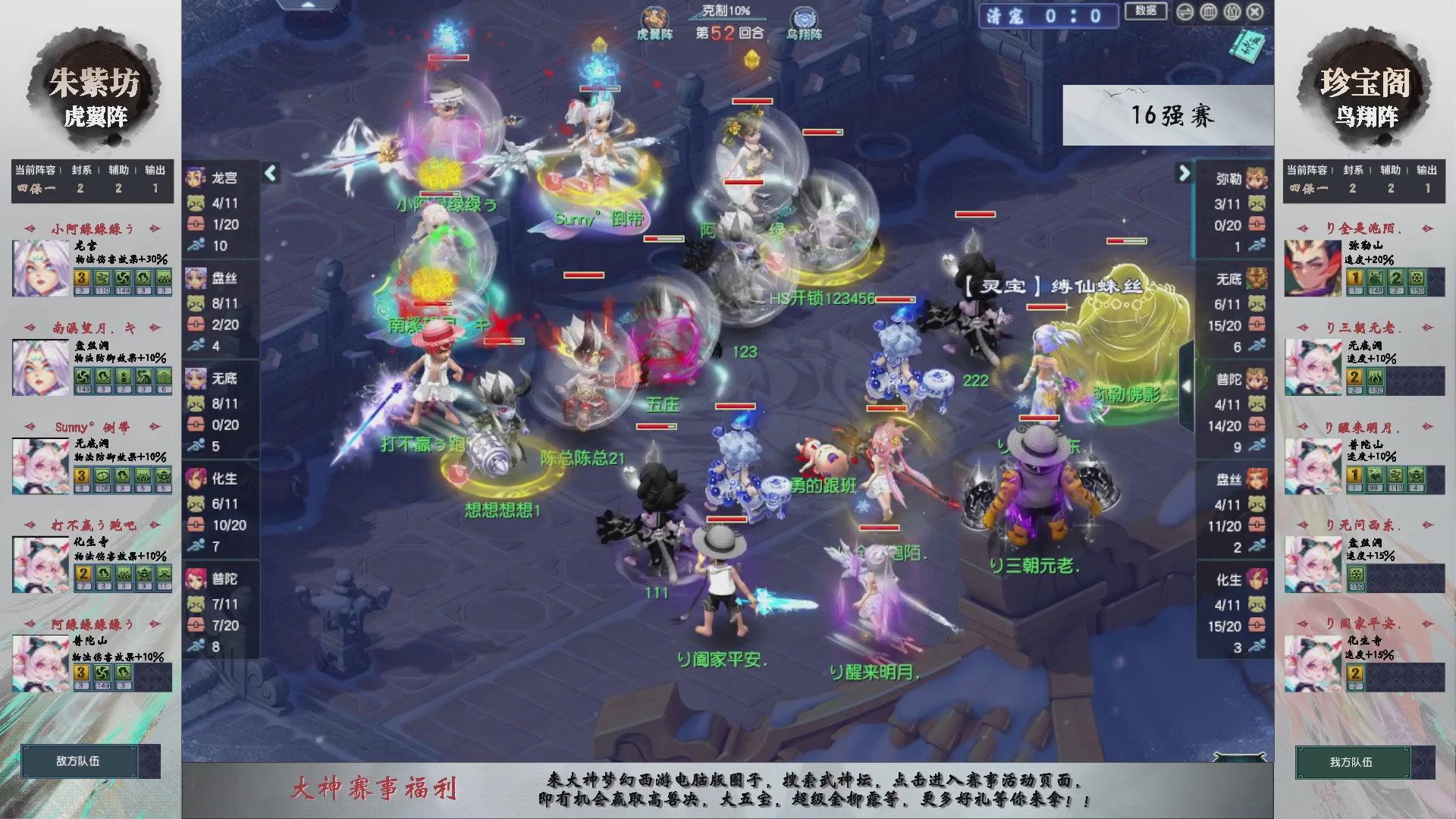This screenshot has width=1456, height=819.
Task: Click the 清宠 0:0 score display
Action: coord(1049,17)
